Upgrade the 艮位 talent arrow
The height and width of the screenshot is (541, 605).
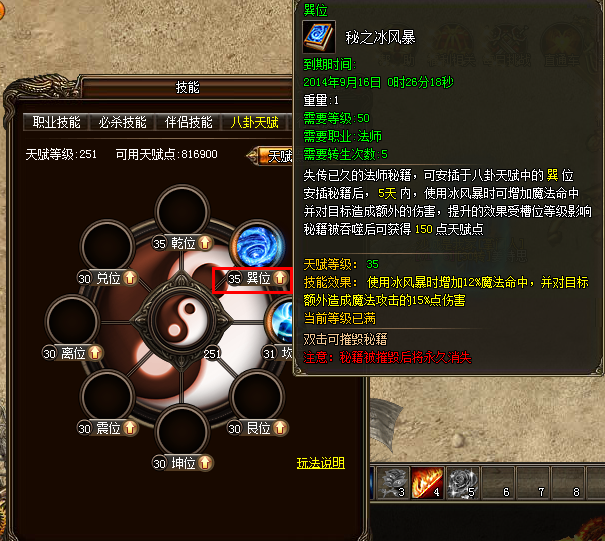pos(280,428)
